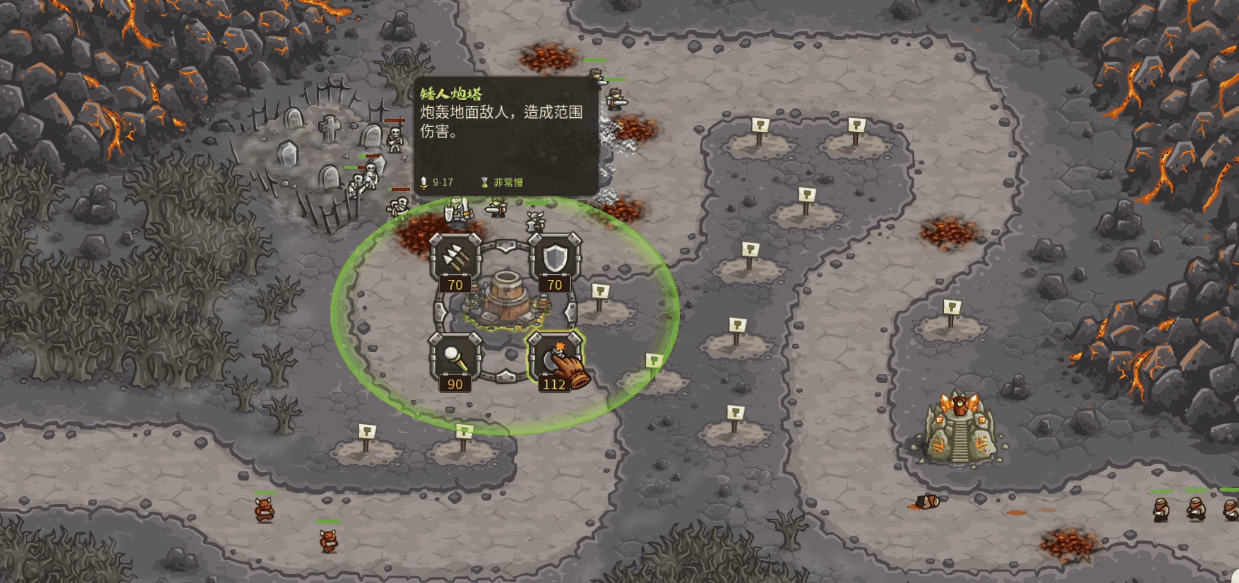
Task: Choose the shield barracks tower option
Action: [553, 258]
